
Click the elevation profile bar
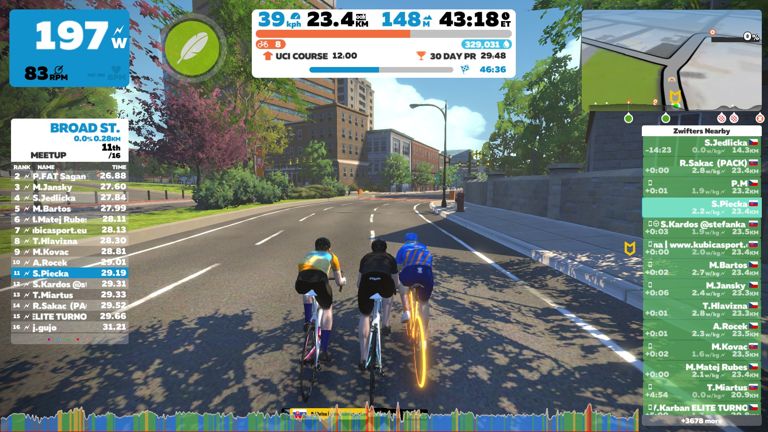pos(384,420)
